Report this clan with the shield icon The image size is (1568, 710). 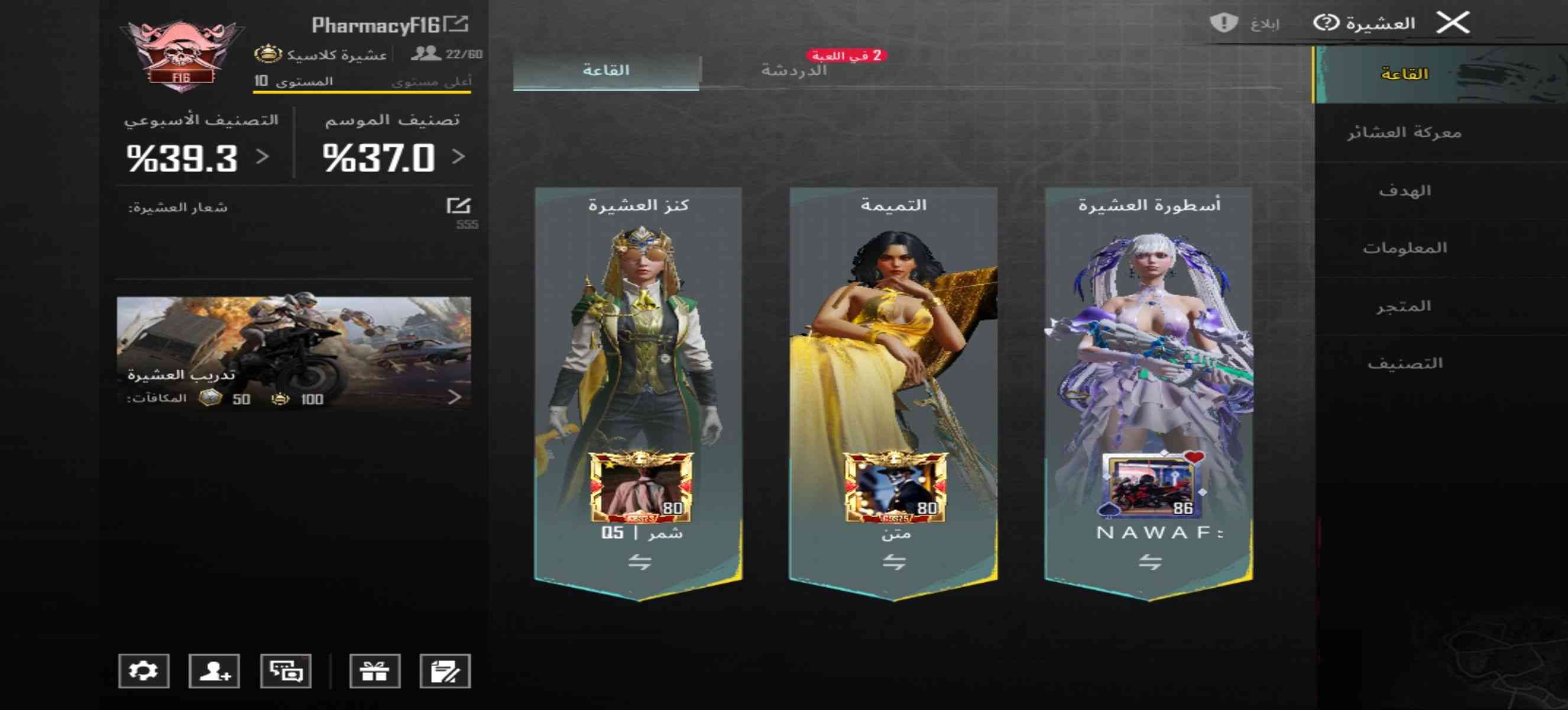click(x=1223, y=23)
